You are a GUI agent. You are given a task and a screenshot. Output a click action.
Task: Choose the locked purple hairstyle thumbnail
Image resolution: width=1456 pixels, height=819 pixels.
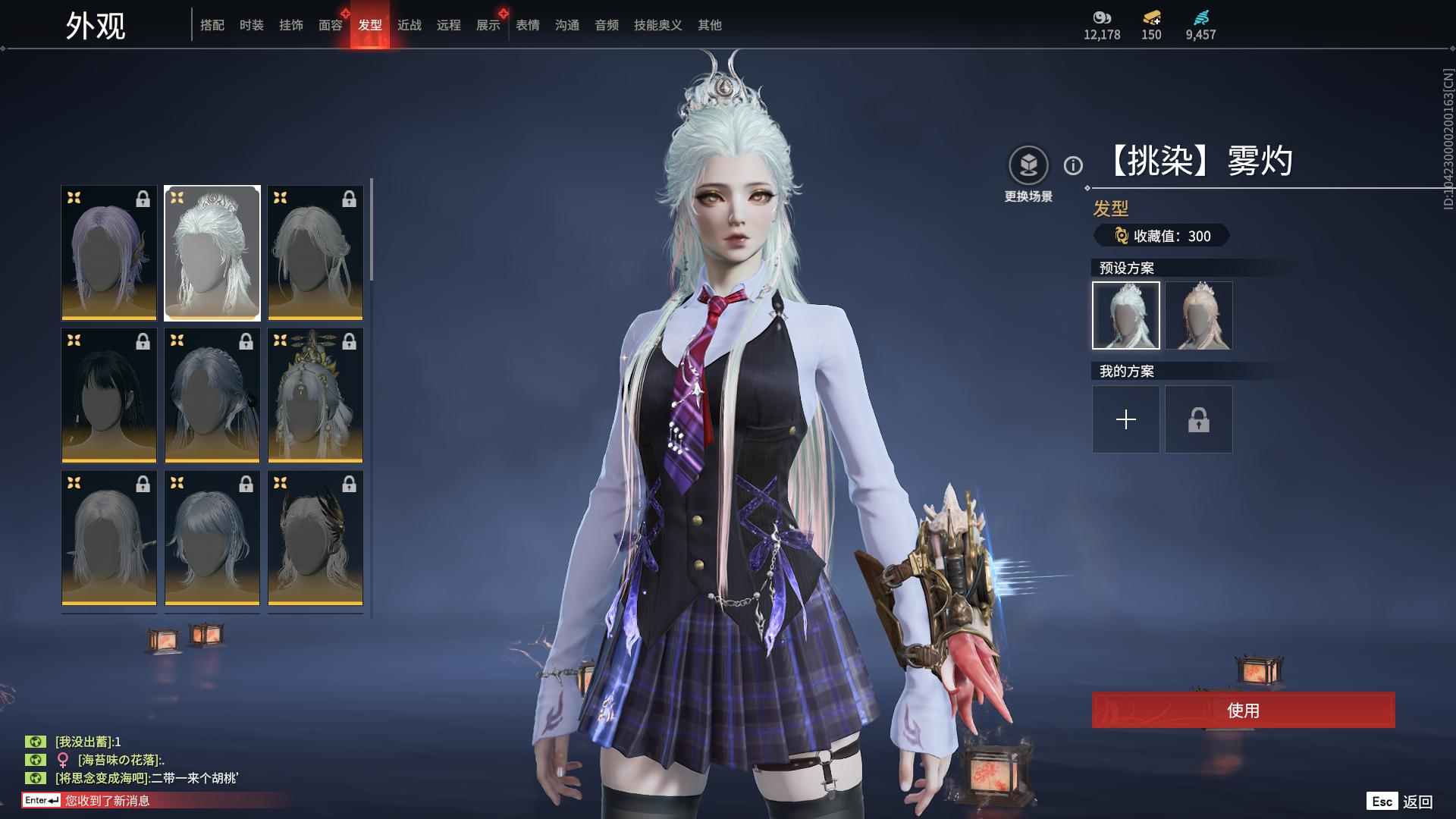(109, 253)
